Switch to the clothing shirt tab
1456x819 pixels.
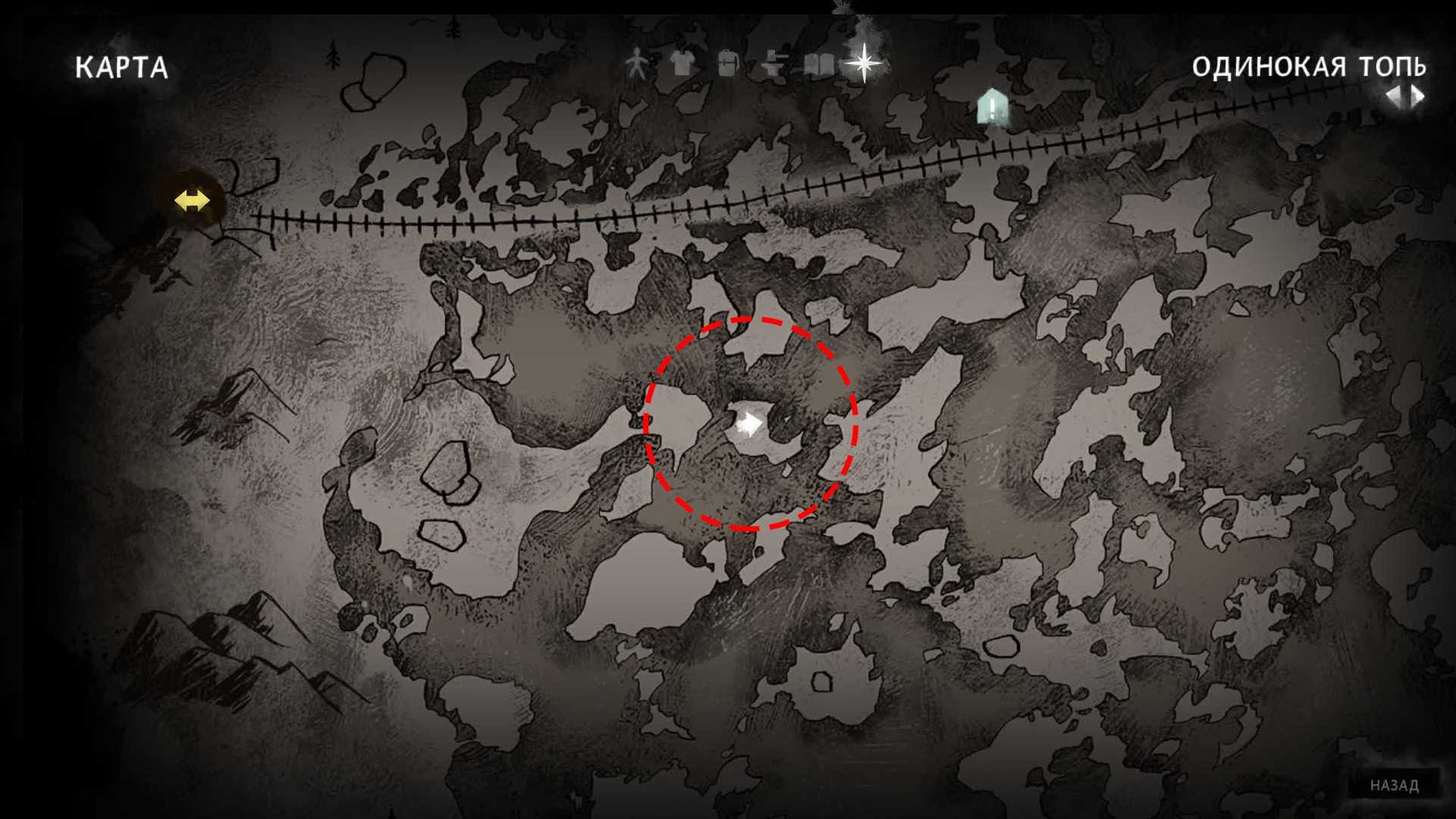682,64
